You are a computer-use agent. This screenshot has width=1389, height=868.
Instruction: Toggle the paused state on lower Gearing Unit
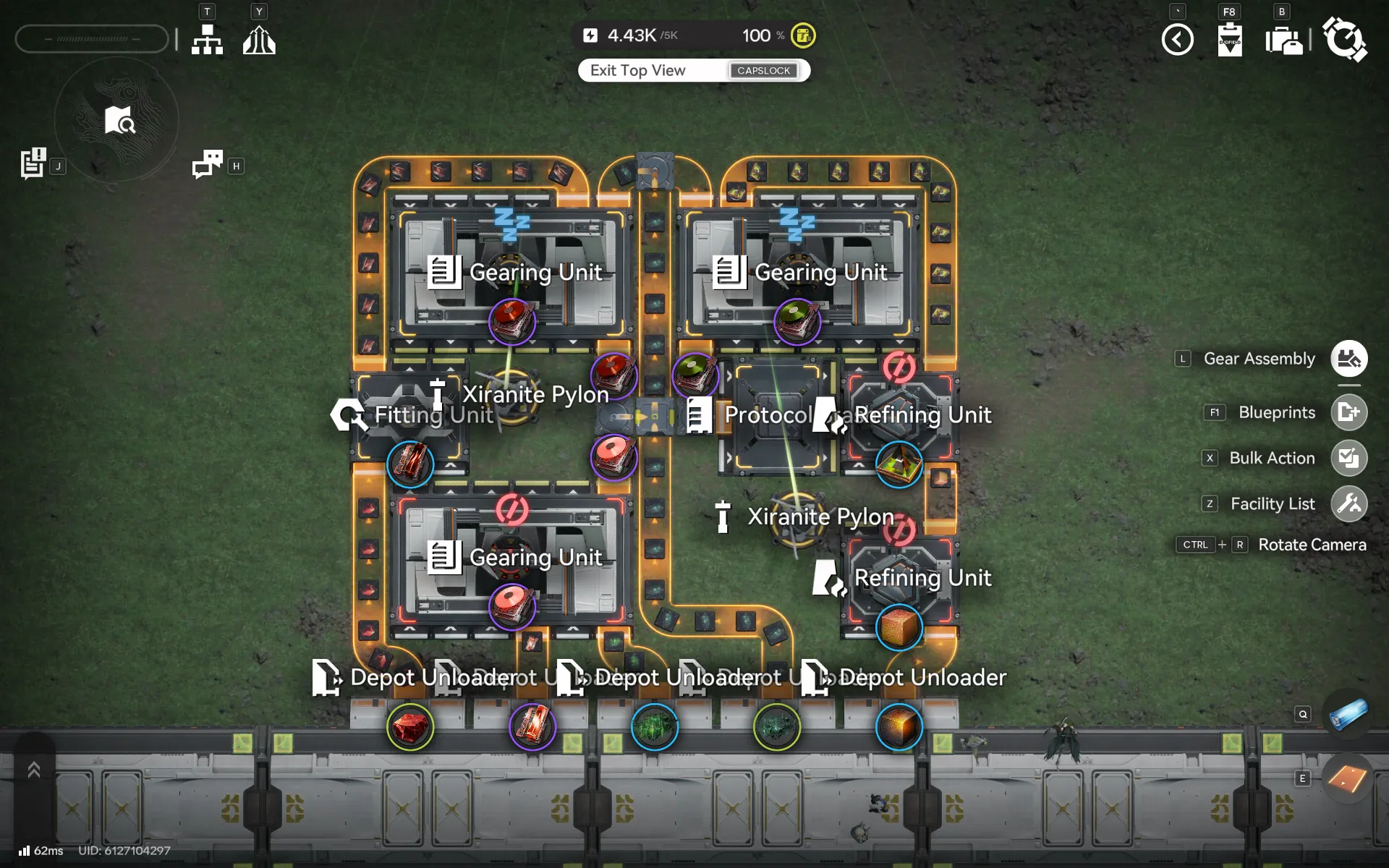pyautogui.click(x=512, y=509)
